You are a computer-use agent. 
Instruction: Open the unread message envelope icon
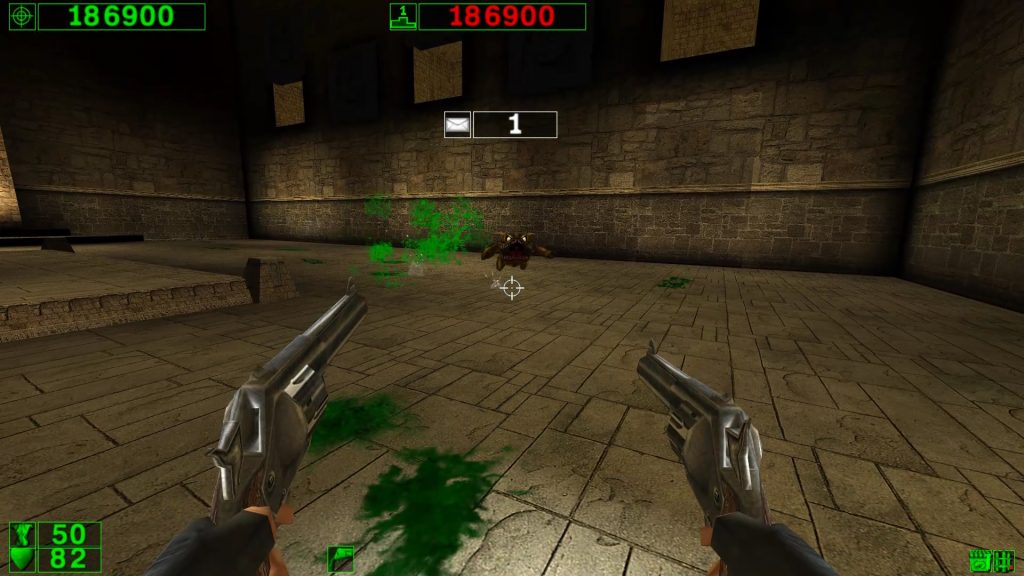pyautogui.click(x=457, y=125)
